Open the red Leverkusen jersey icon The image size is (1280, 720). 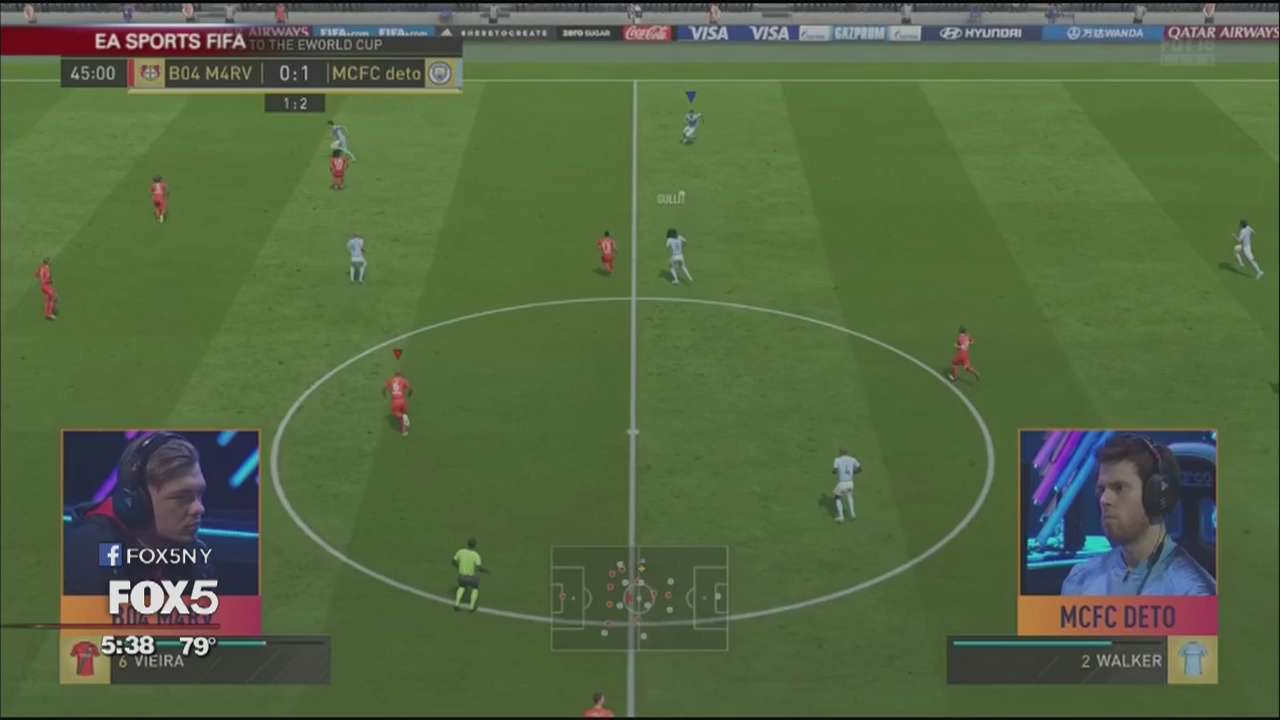click(85, 657)
